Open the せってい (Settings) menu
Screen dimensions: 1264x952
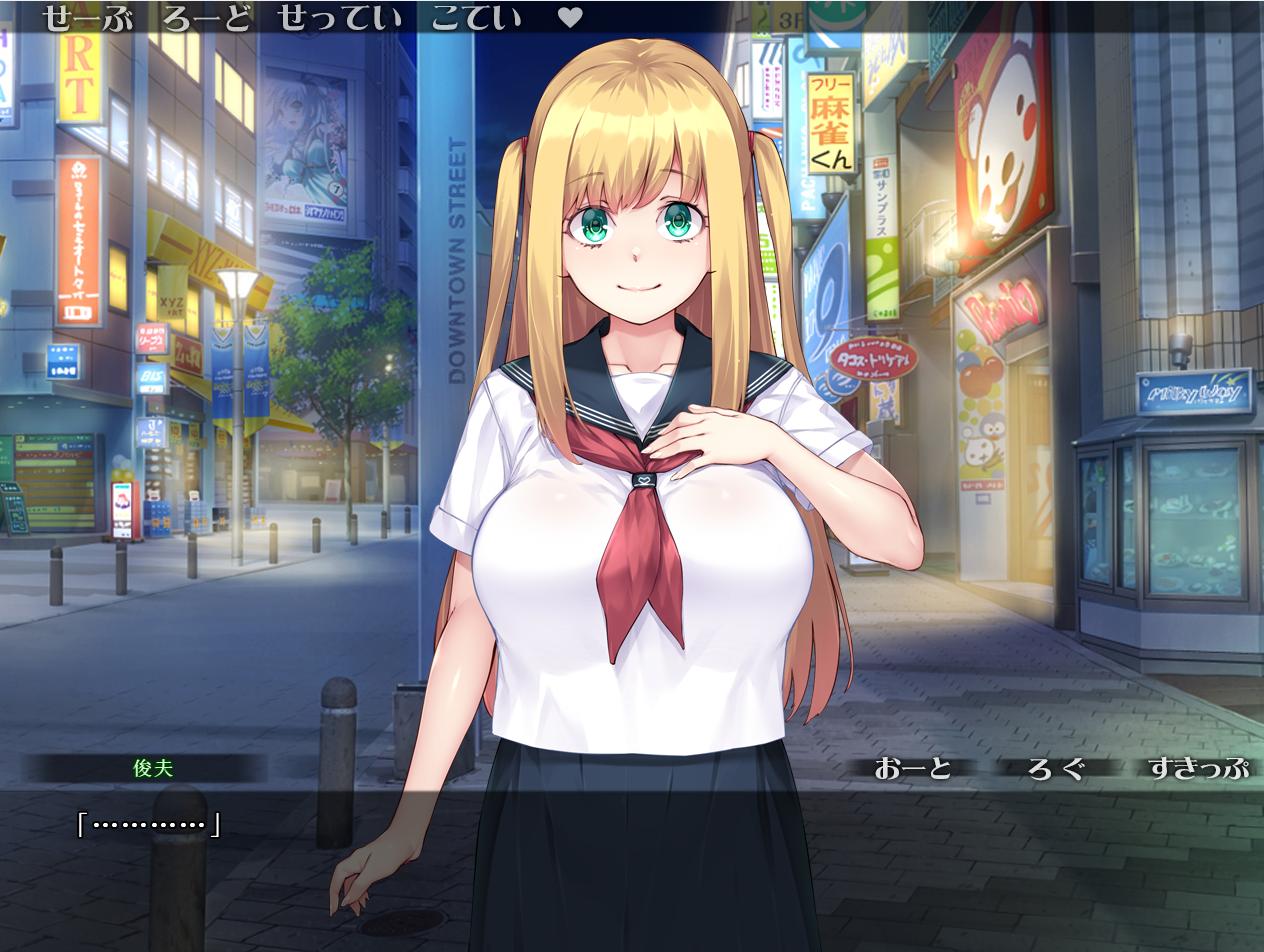pos(340,18)
